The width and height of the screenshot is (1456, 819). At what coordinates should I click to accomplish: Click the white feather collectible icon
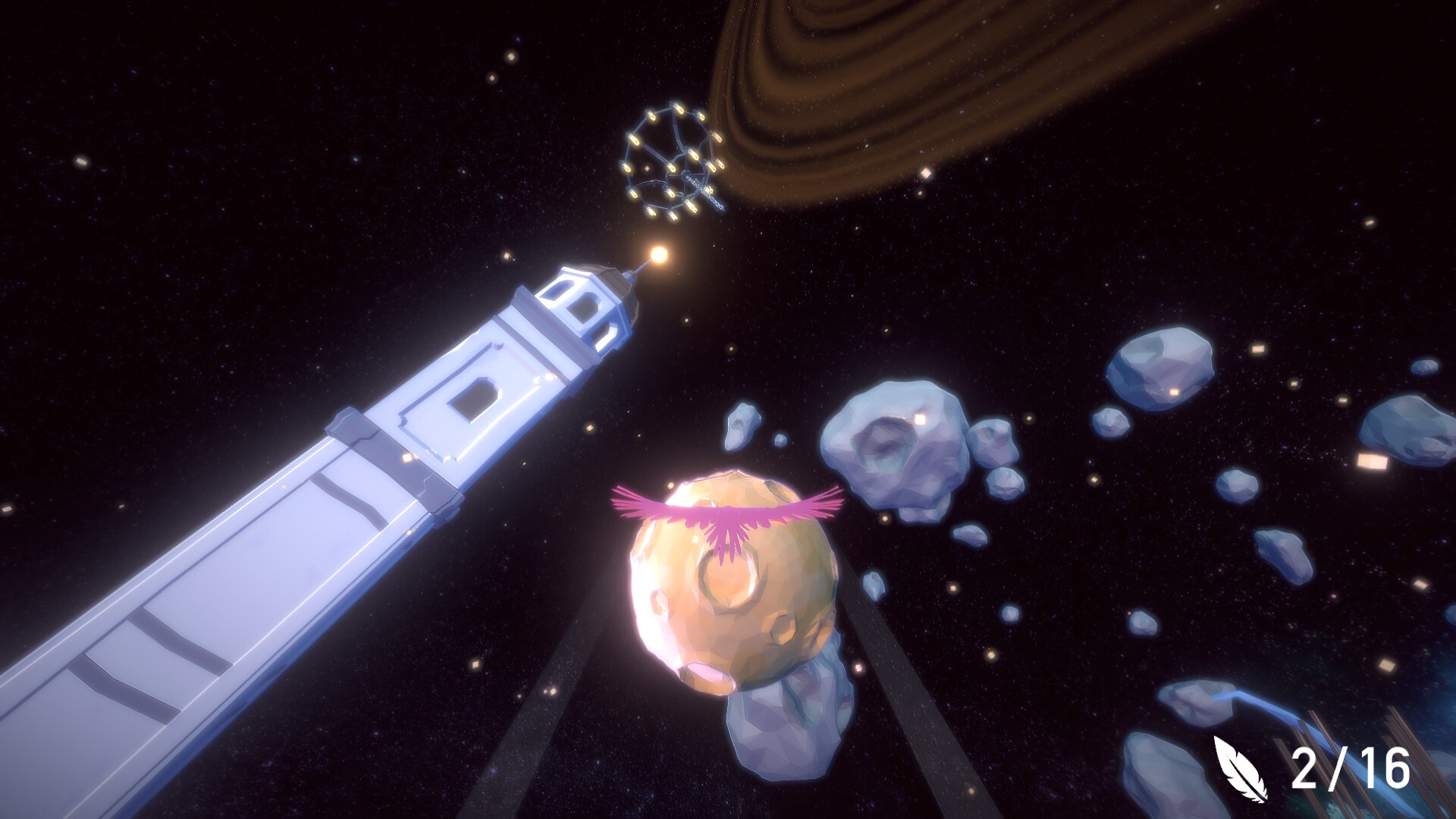click(1241, 769)
